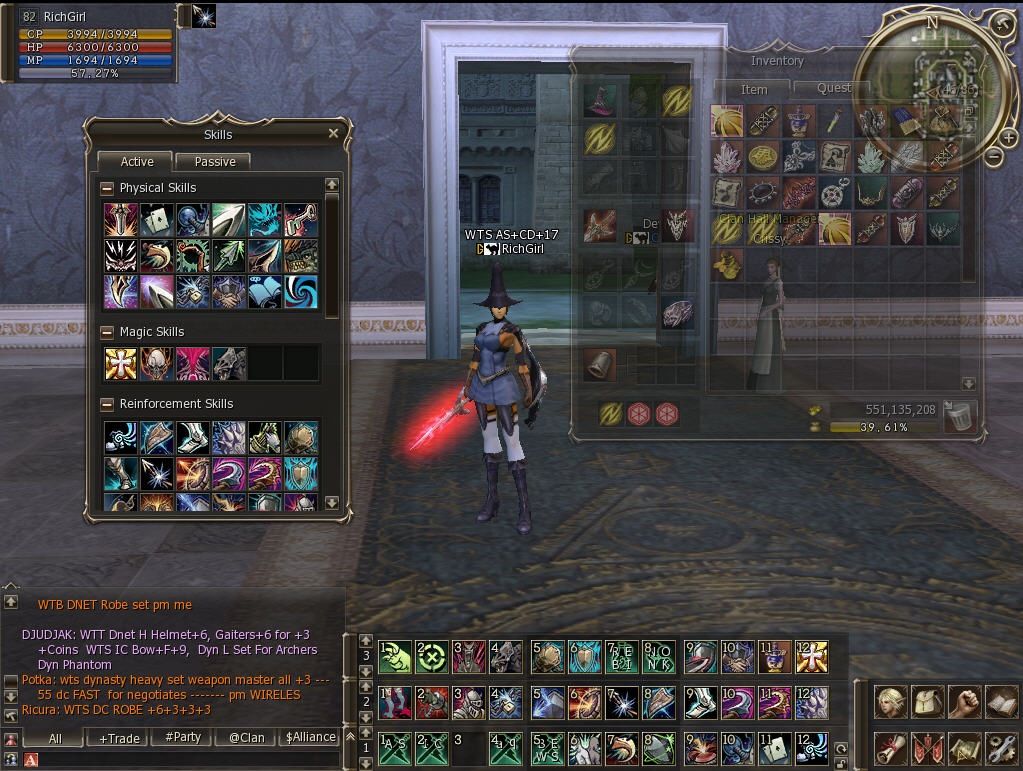1023x771 pixels.
Task: Switch to the Item inventory tab
Action: pyautogui.click(x=754, y=89)
